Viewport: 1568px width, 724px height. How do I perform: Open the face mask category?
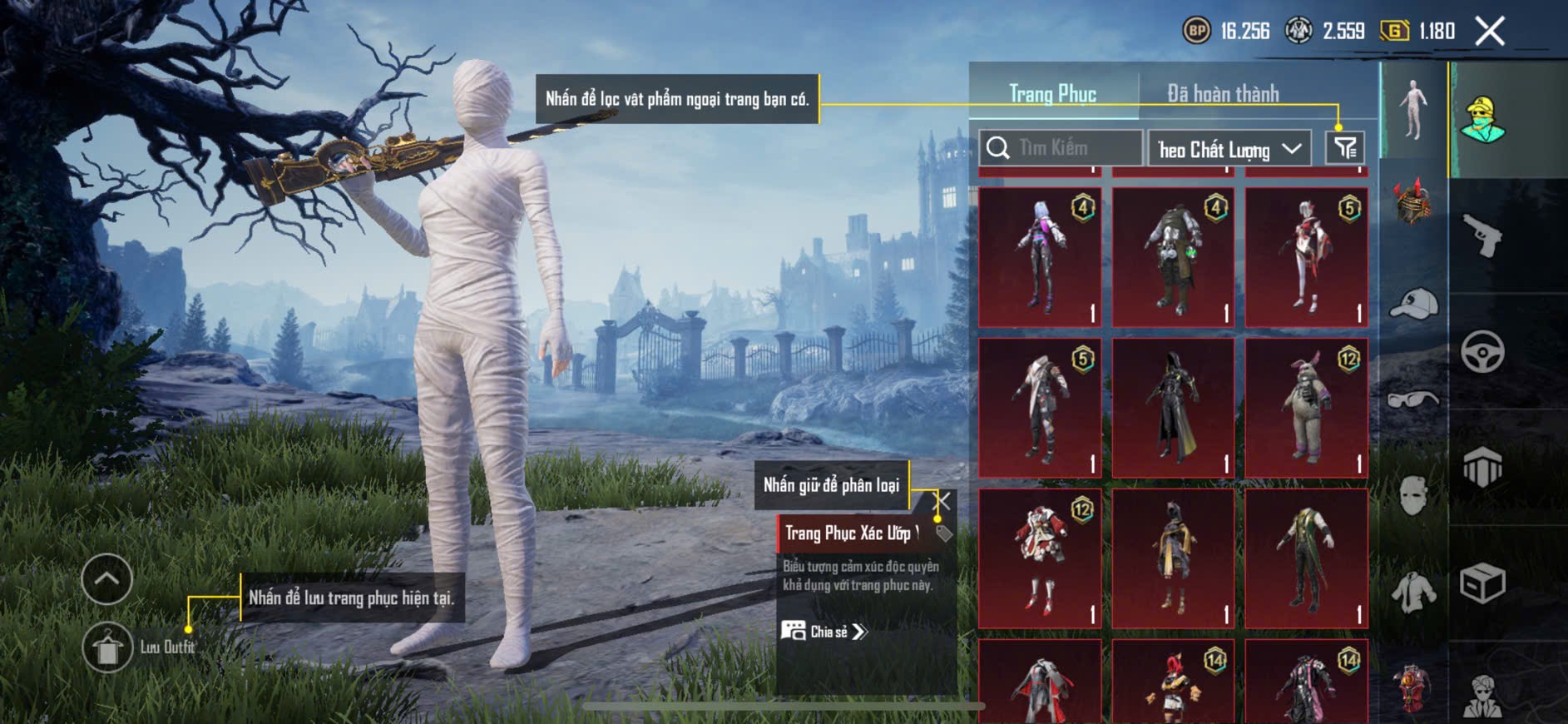pos(1413,496)
